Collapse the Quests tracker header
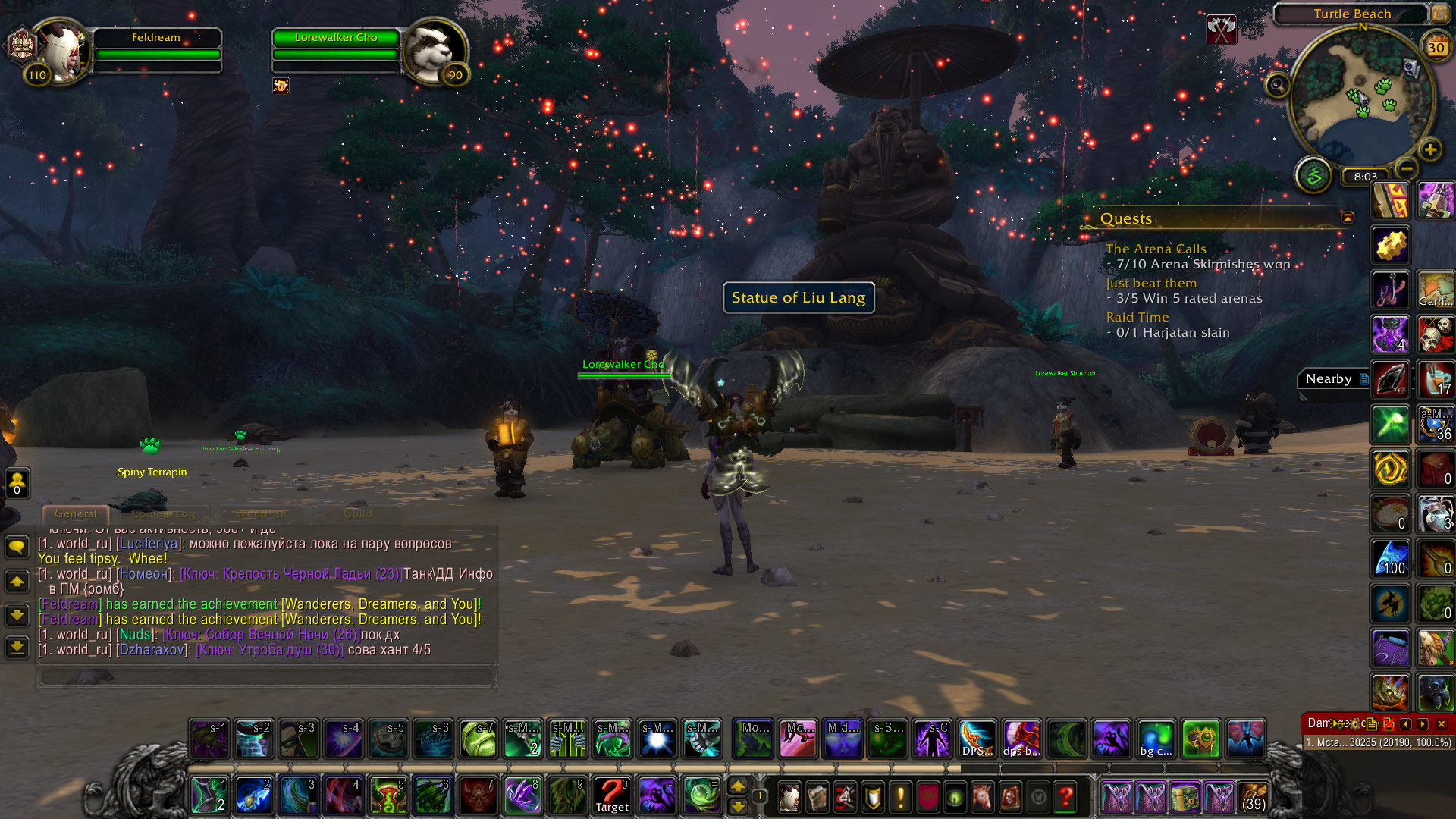 [1348, 218]
